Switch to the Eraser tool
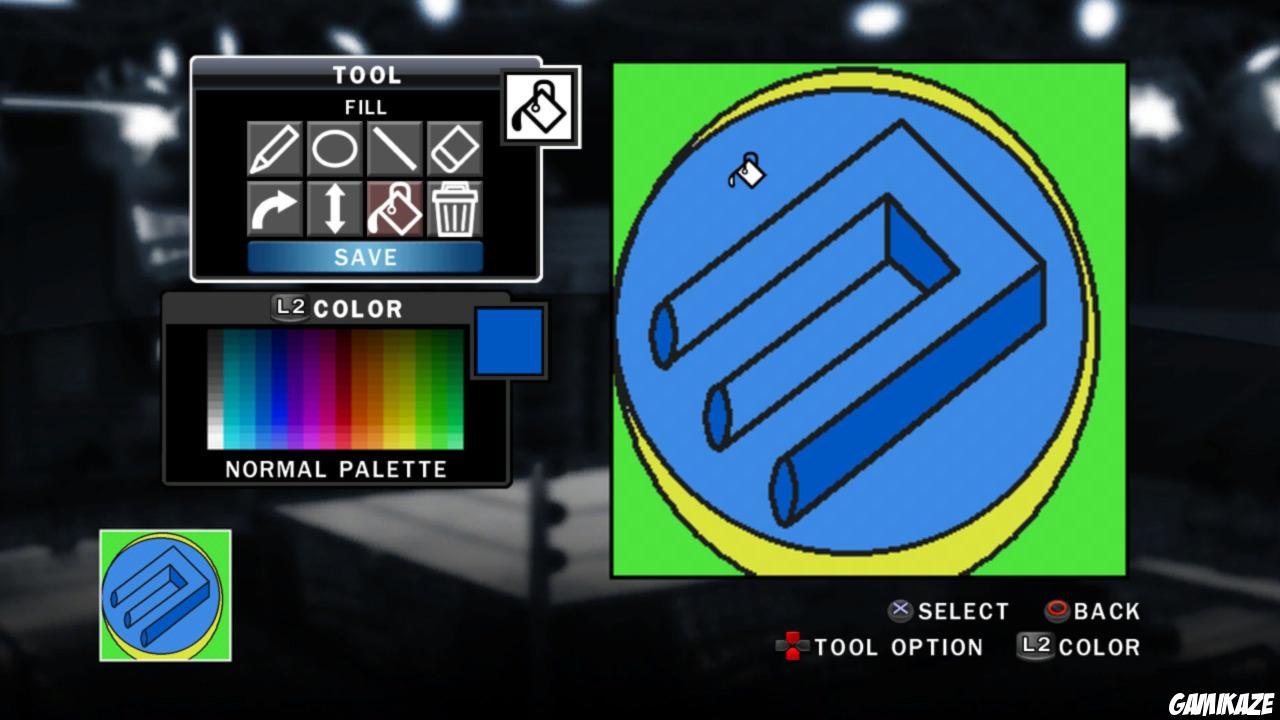The height and width of the screenshot is (720, 1280). tap(455, 147)
